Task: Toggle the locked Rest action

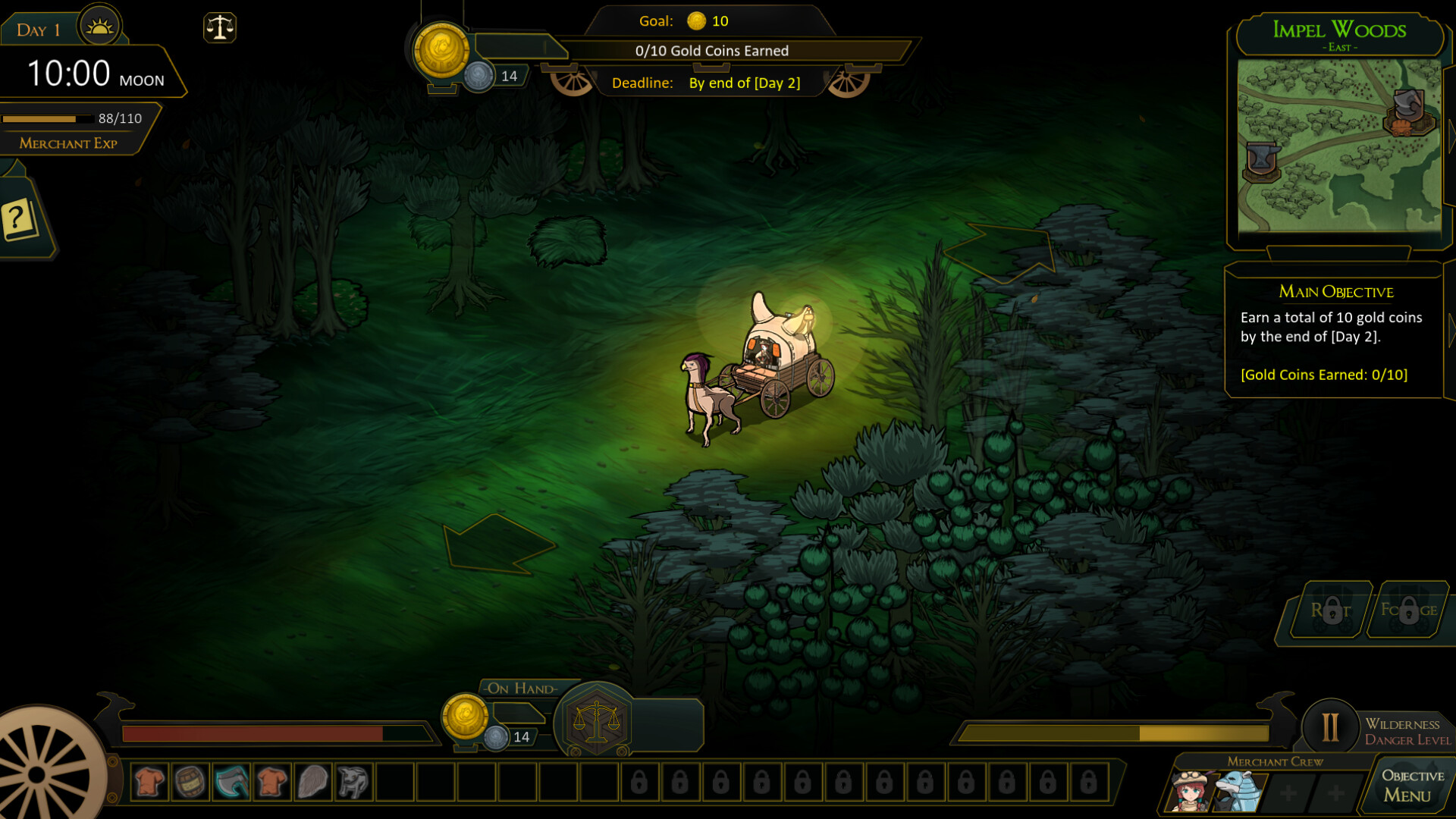Action: click(x=1335, y=610)
